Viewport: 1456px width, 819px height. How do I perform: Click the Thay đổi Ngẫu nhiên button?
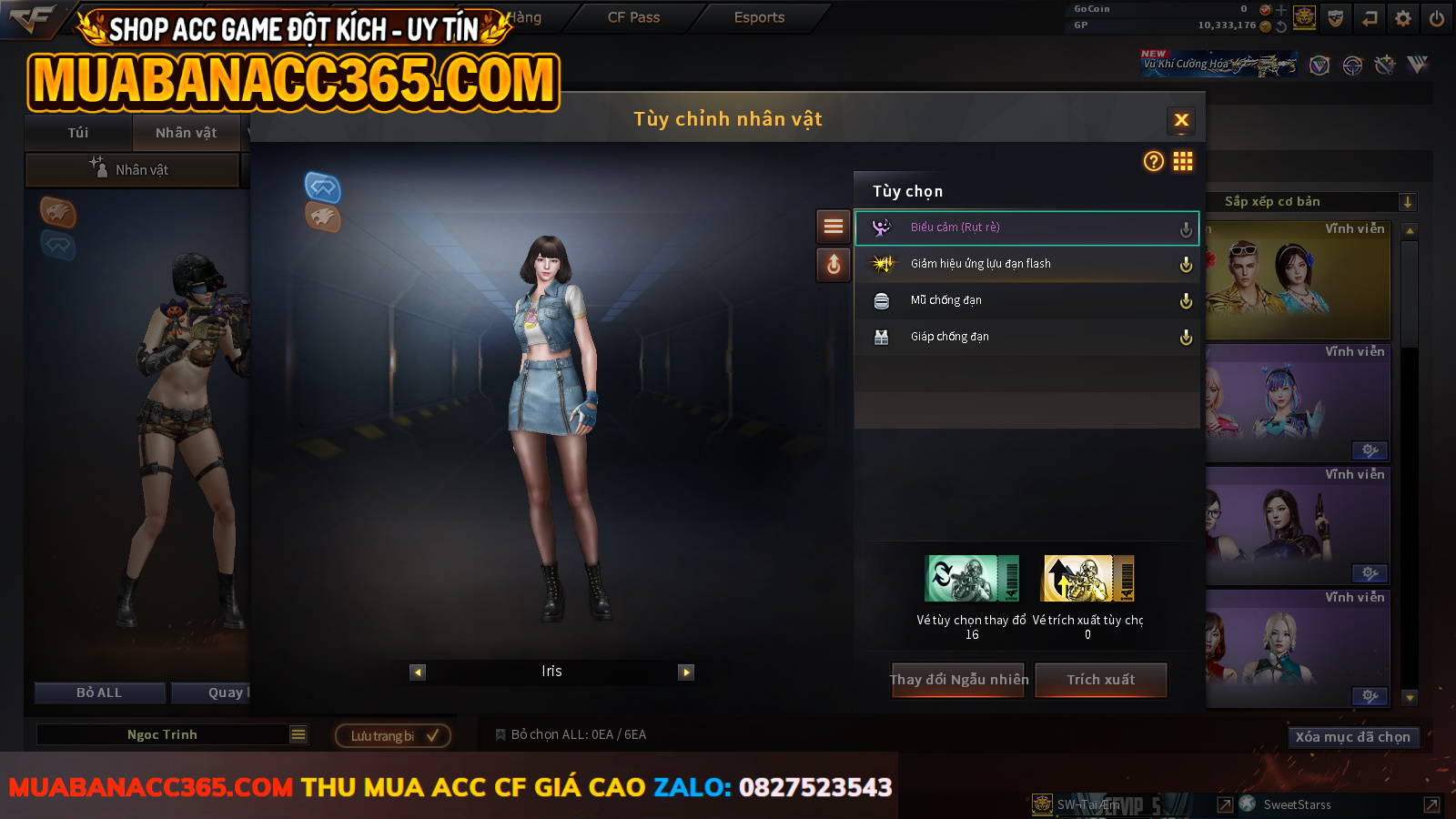click(x=958, y=680)
